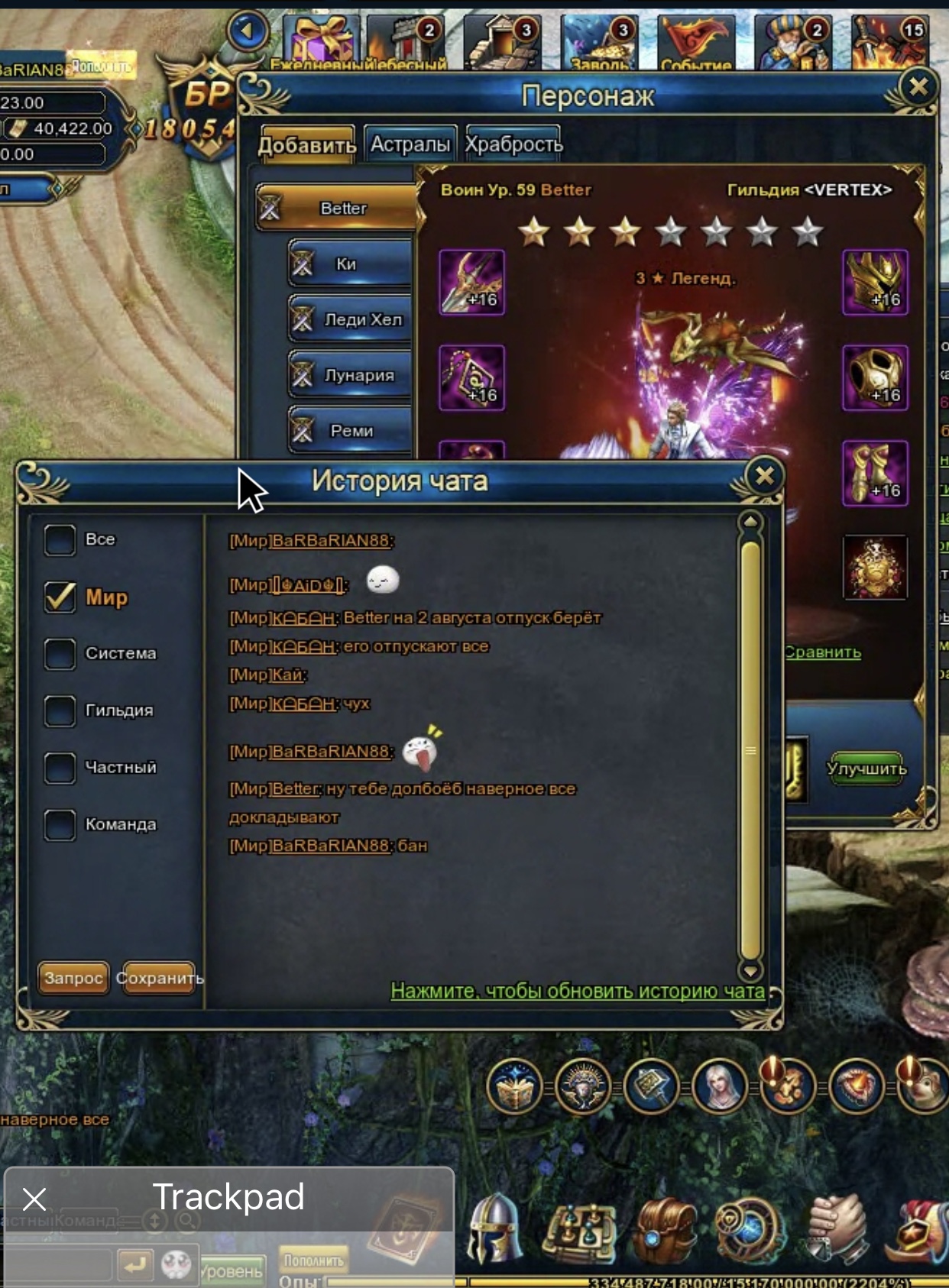Open the backpack inventory icon
This screenshot has width=949, height=1288.
[665, 1231]
